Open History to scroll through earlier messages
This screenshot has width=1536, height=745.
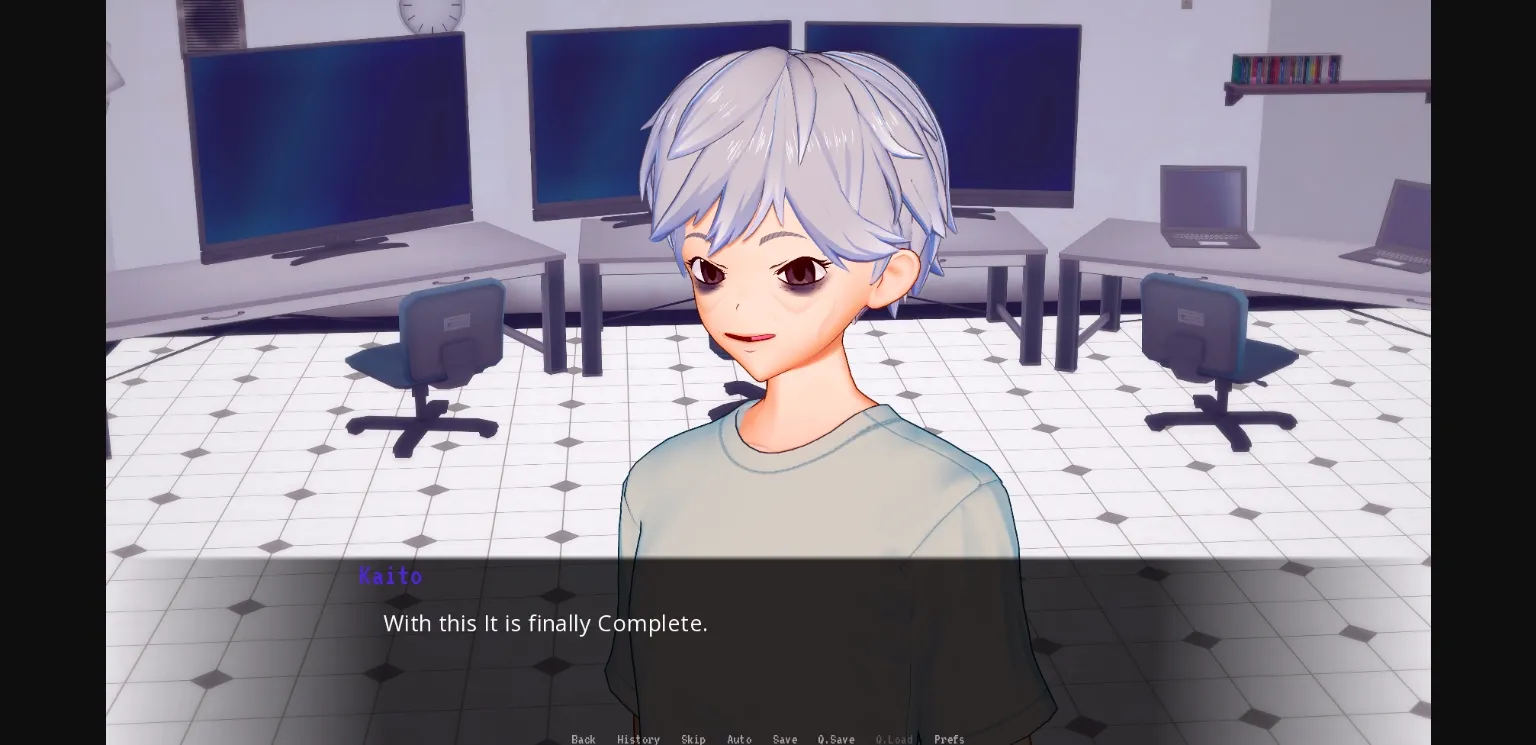point(638,739)
